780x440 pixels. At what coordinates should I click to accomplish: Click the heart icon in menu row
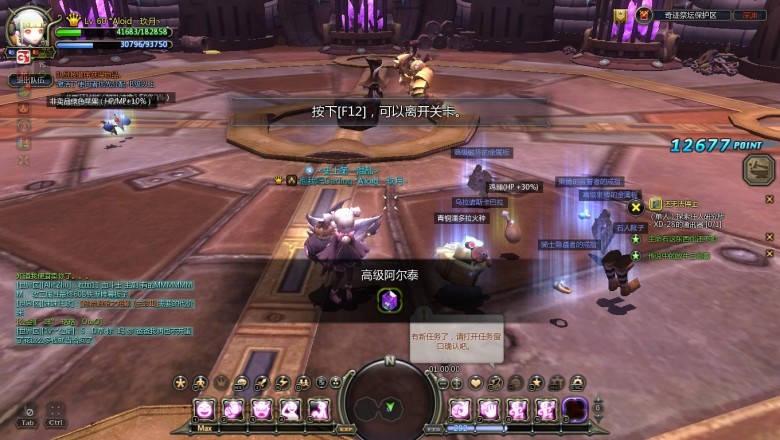475,382
